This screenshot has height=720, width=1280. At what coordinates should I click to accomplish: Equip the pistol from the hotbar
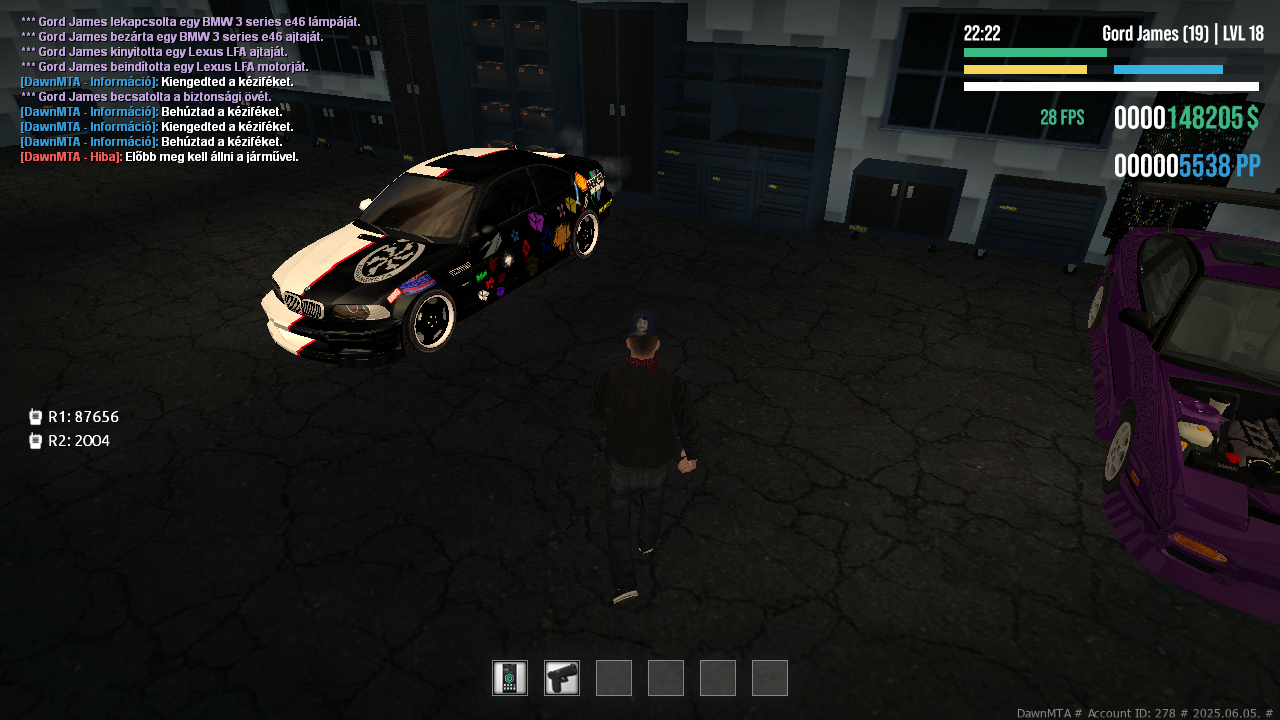click(562, 678)
